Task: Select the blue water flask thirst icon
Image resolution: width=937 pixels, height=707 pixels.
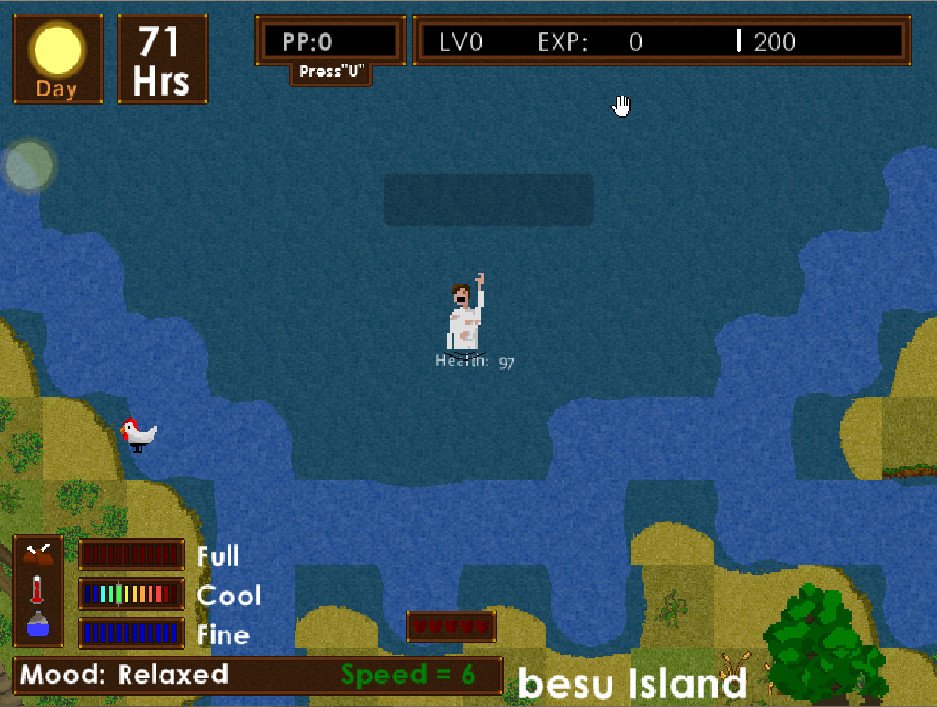Action: [39, 627]
